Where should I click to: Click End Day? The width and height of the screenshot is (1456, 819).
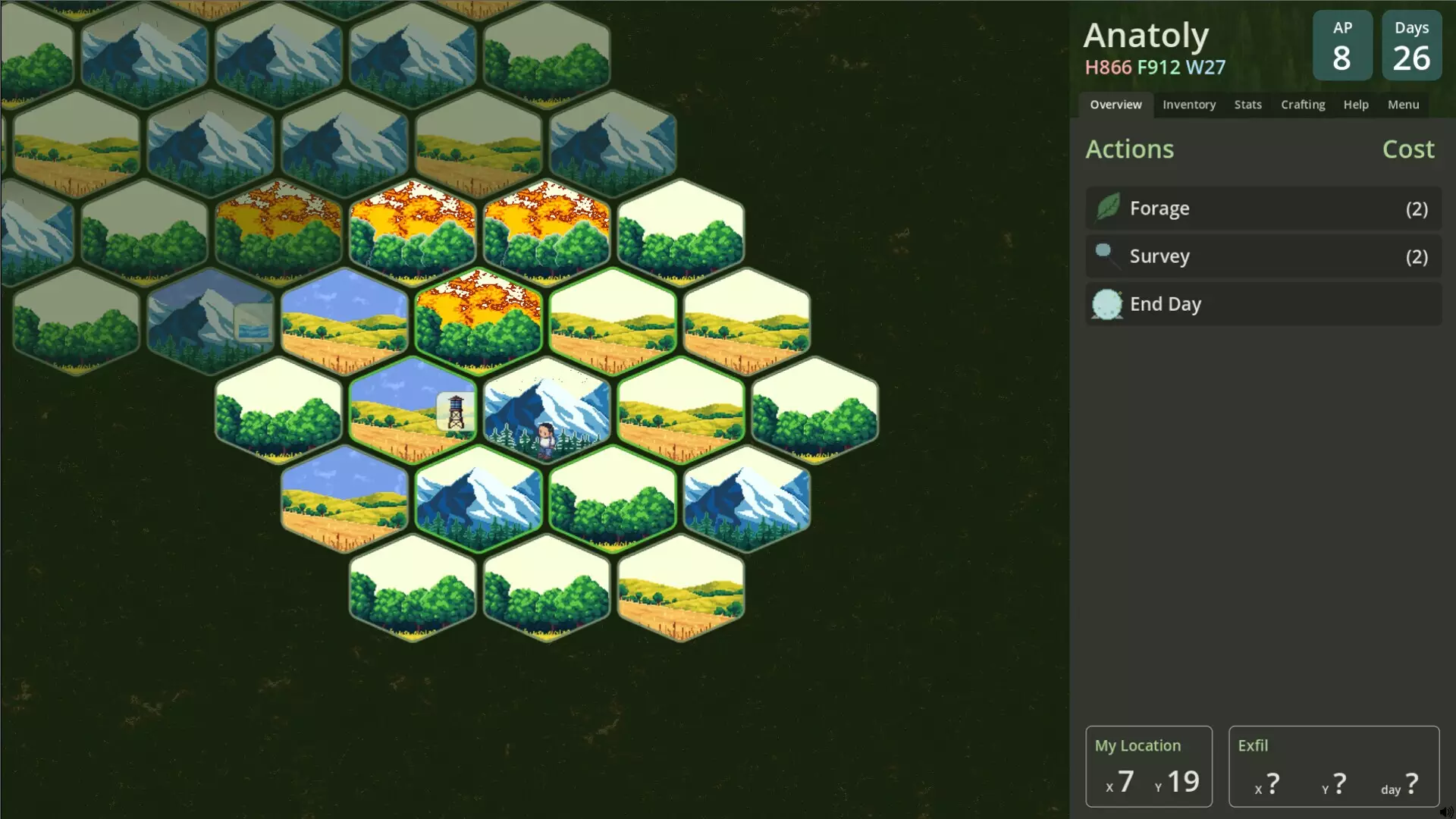1263,304
